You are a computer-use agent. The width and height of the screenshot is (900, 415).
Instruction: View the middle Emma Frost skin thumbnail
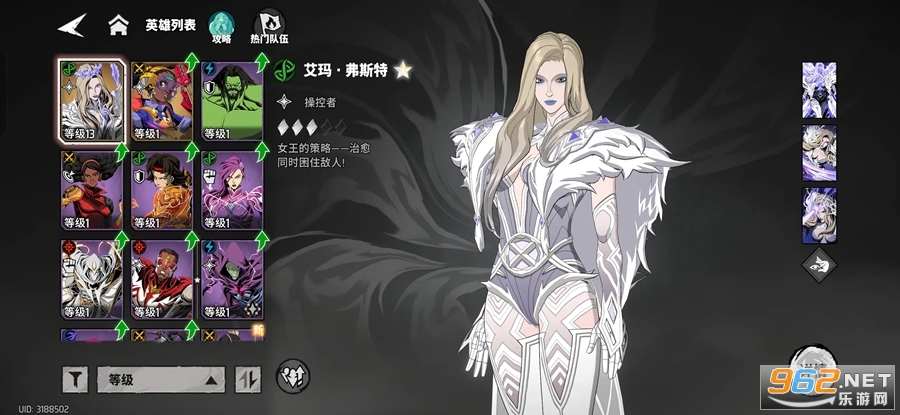point(820,151)
